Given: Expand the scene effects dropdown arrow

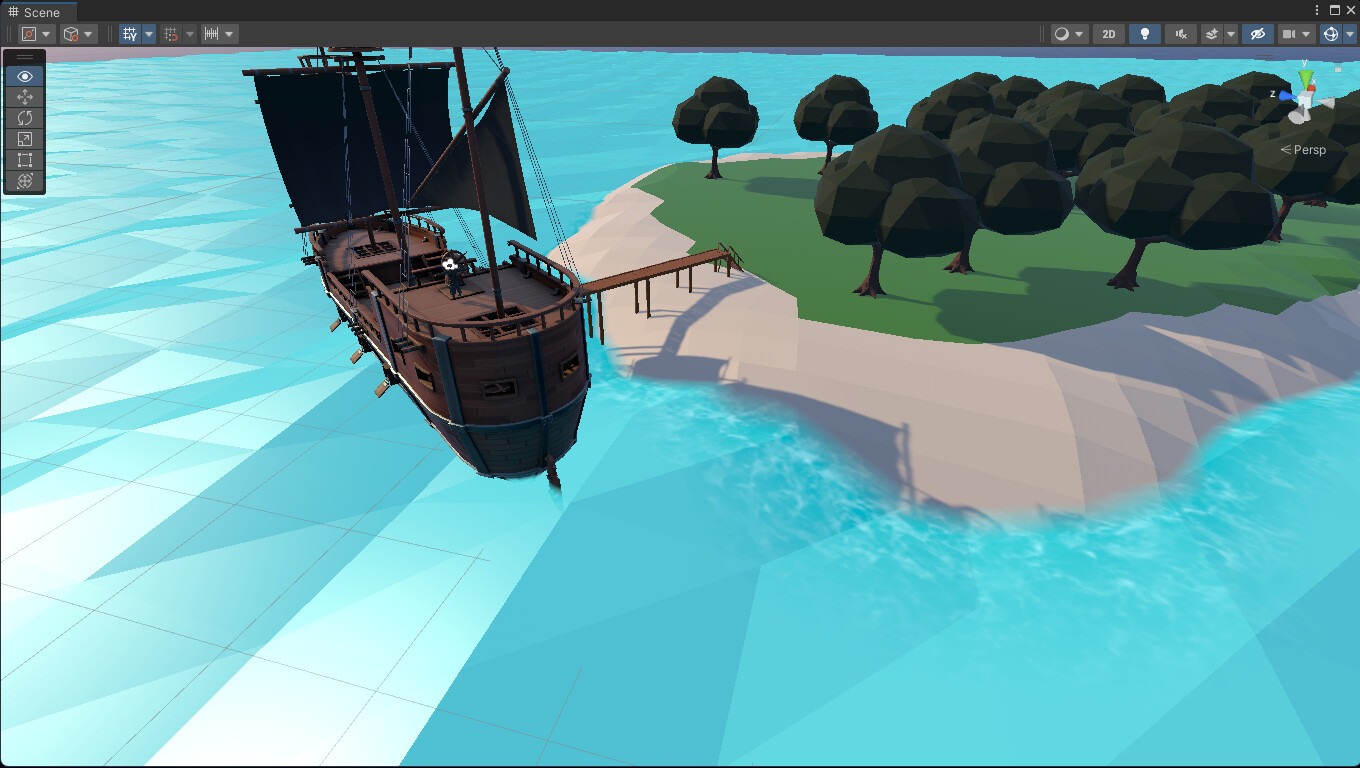Looking at the screenshot, I should click(x=1231, y=34).
